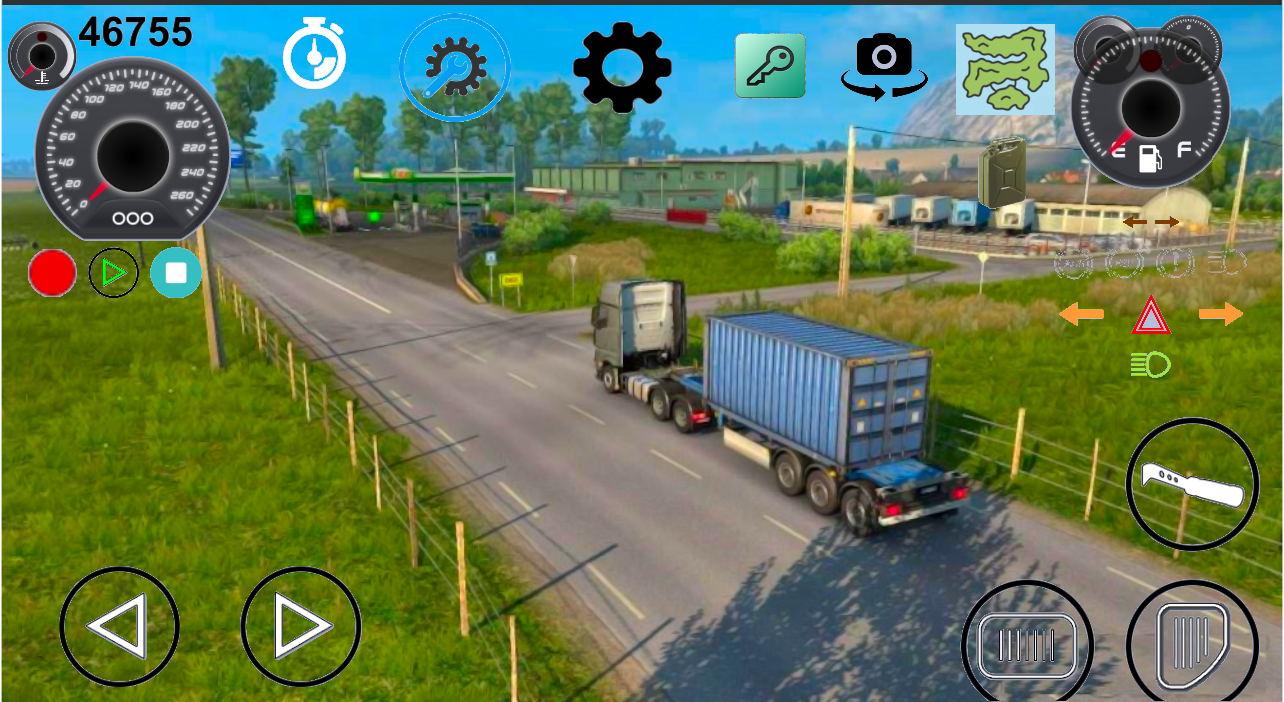Open the black gear settings
The height and width of the screenshot is (702, 1284).
622,66
